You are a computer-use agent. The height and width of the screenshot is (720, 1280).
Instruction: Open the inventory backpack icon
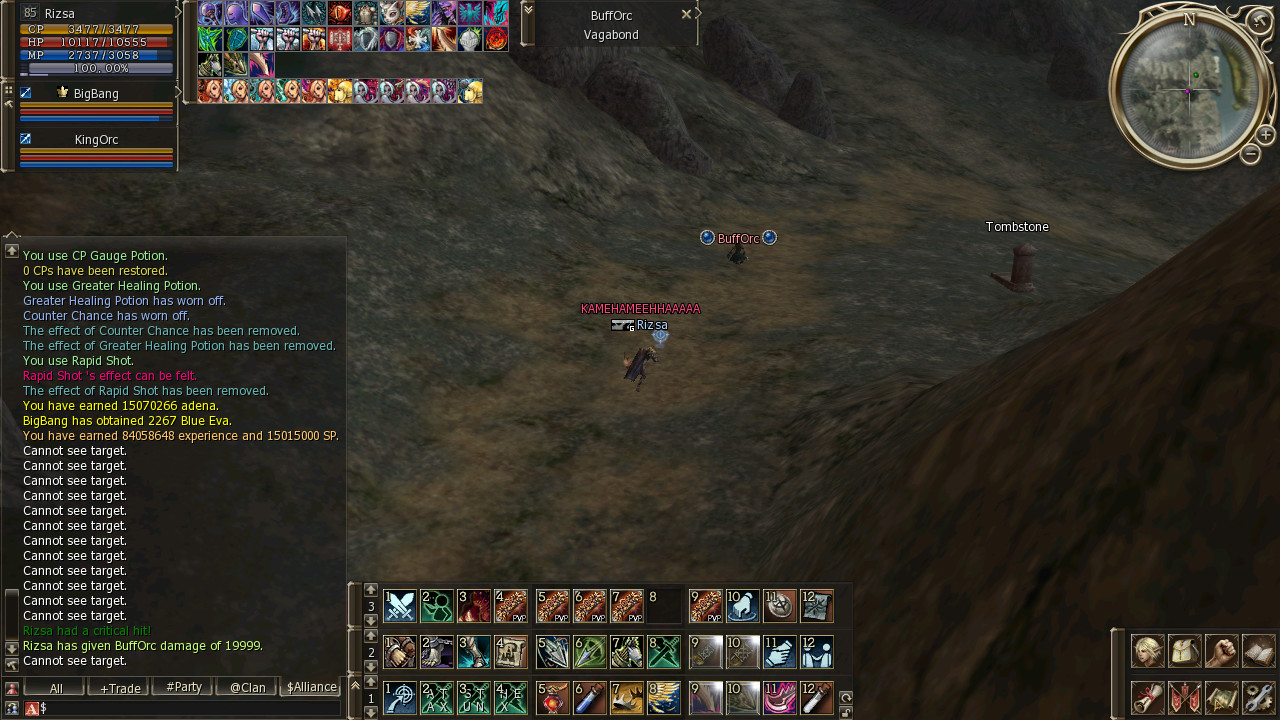point(1185,651)
